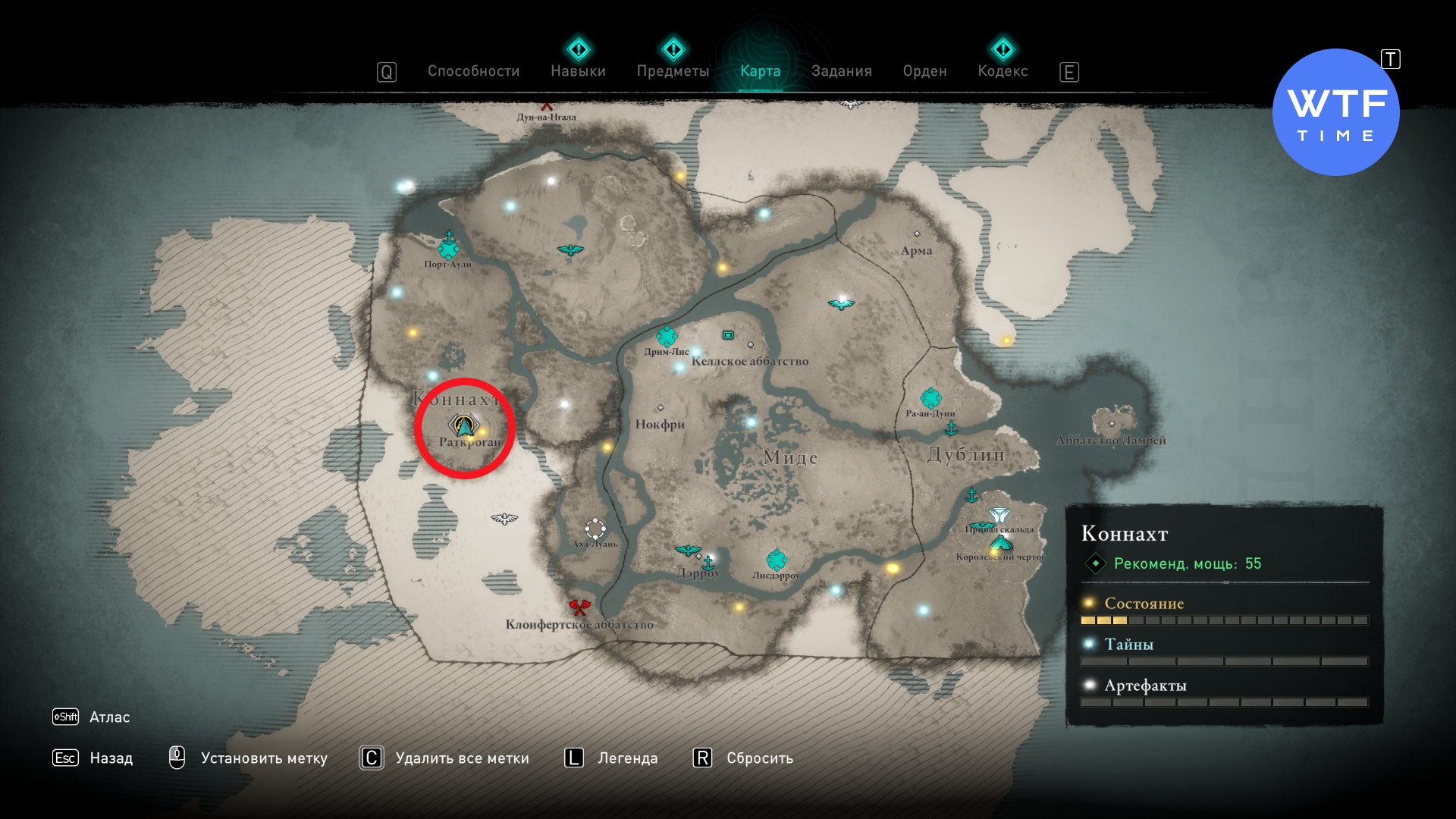1456x819 pixels.
Task: Open the Предметы tab
Action: pyautogui.click(x=673, y=71)
